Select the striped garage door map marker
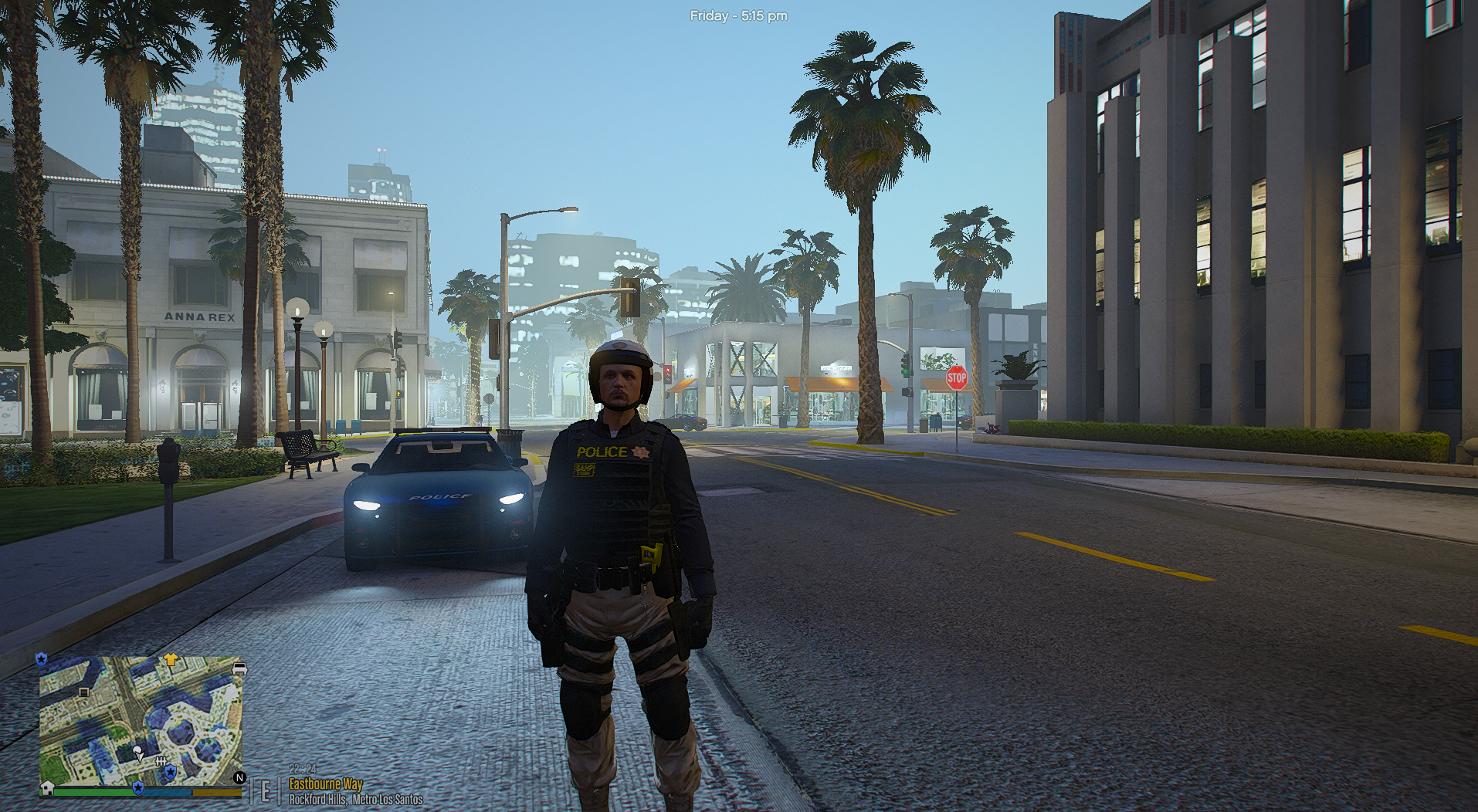Image resolution: width=1478 pixels, height=812 pixels. (84, 692)
